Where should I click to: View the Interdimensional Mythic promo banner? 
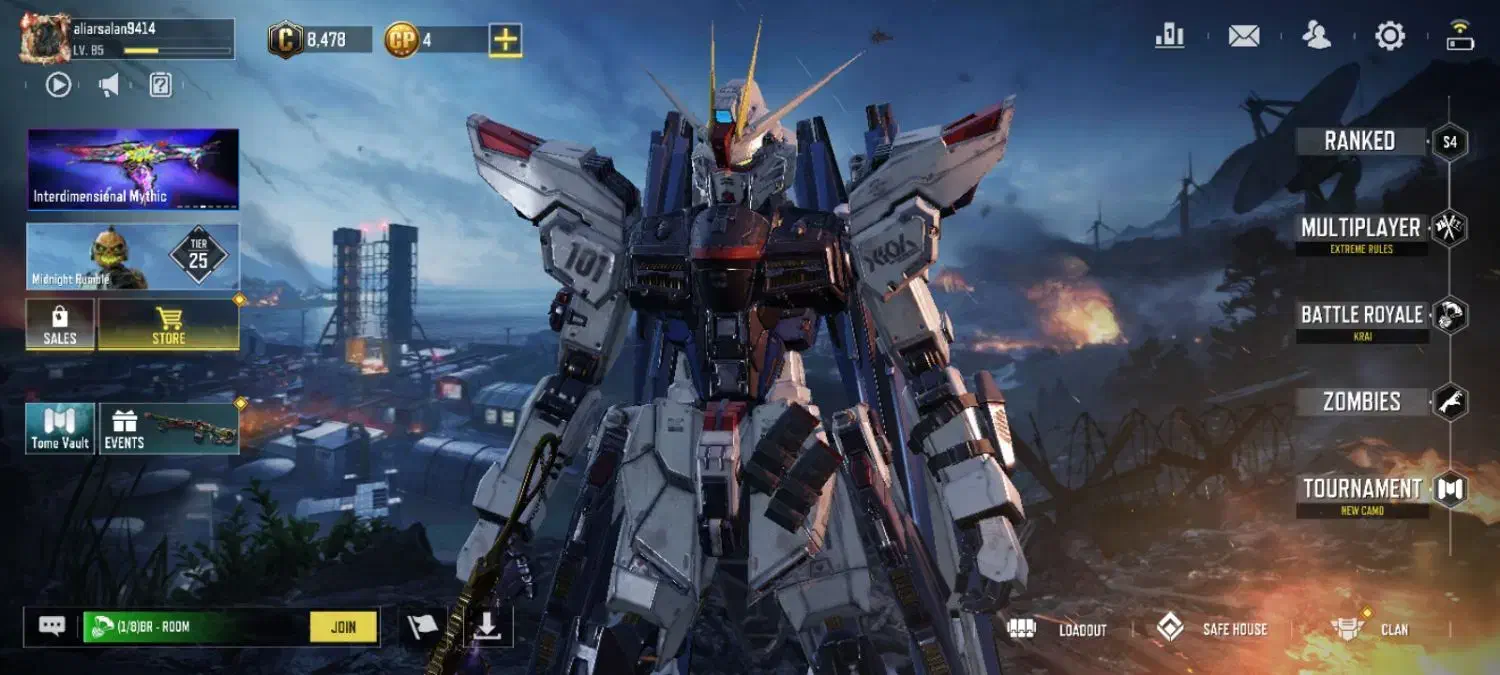[132, 168]
